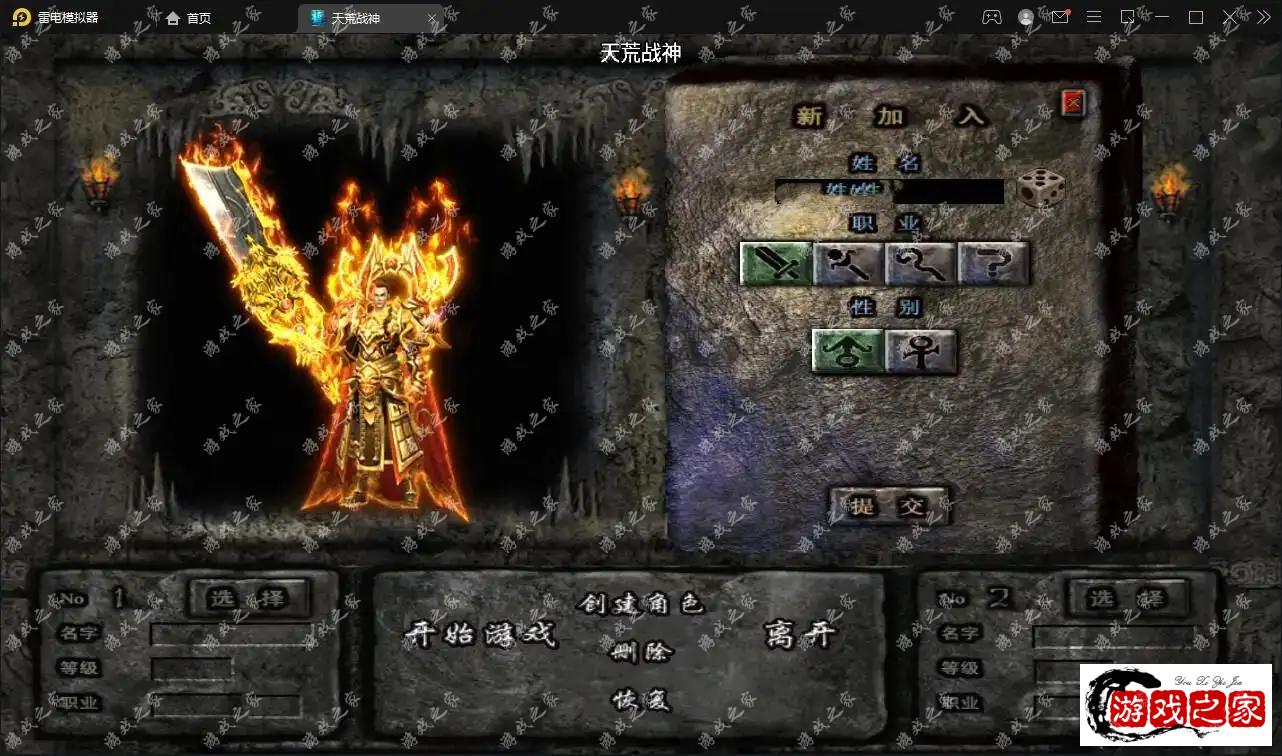The width and height of the screenshot is (1282, 756).
Task: Start the game via 开始游戏
Action: 479,634
